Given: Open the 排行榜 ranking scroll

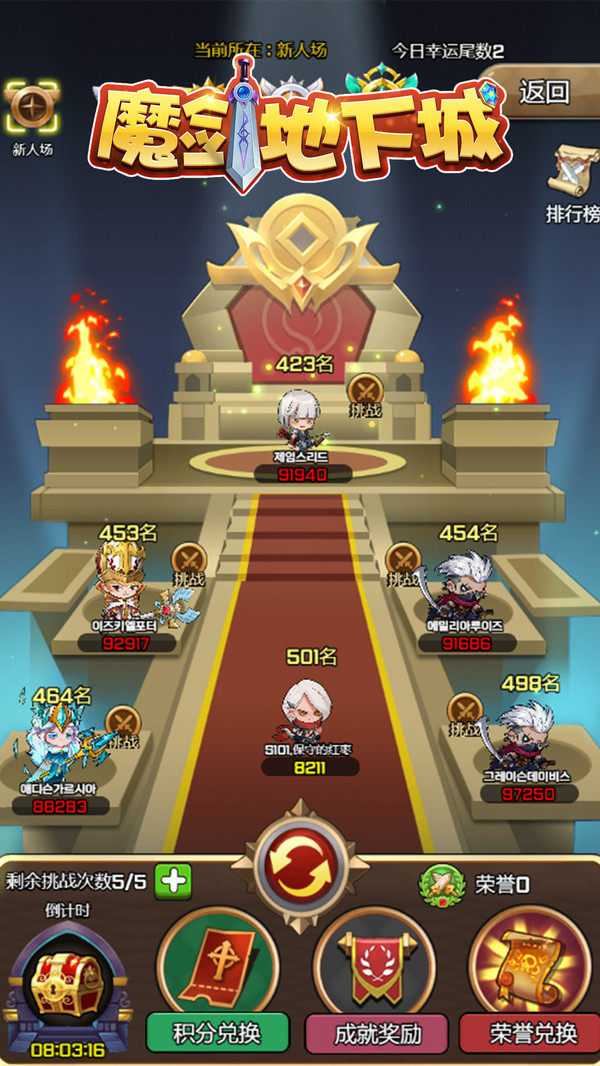Looking at the screenshot, I should tap(572, 181).
